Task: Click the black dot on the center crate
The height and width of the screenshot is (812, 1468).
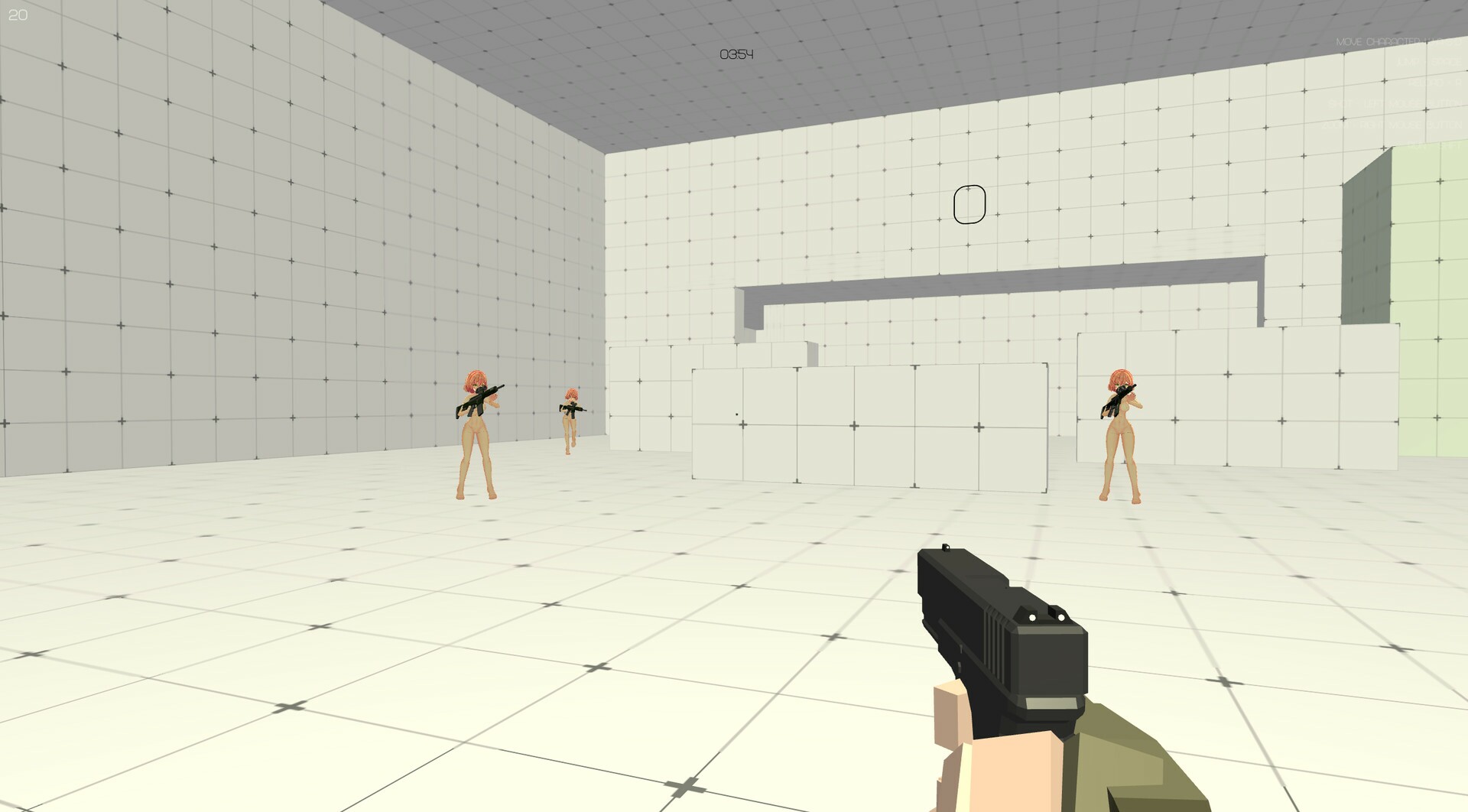Action: coord(736,413)
